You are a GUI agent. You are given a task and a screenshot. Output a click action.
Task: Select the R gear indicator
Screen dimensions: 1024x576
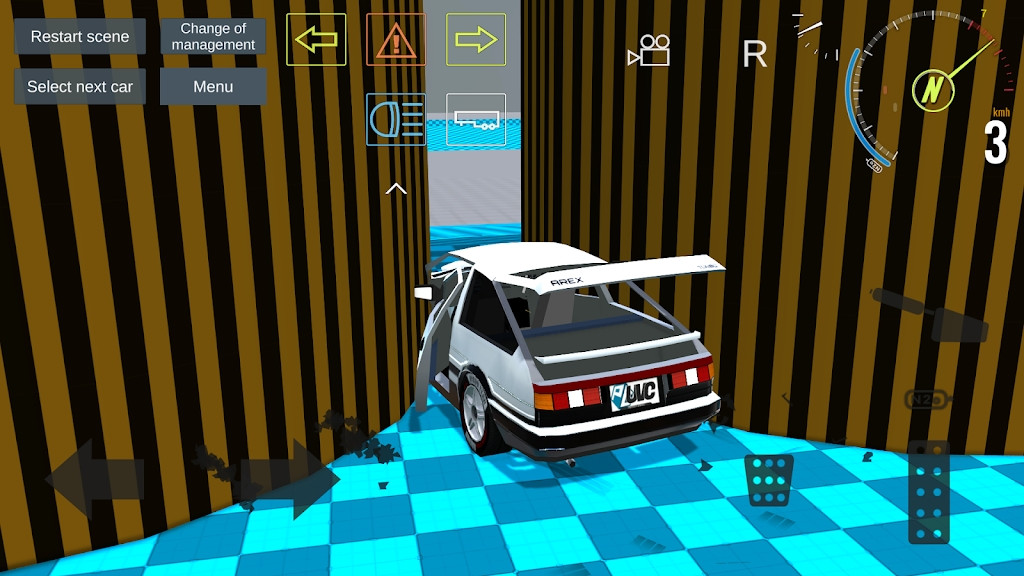755,54
